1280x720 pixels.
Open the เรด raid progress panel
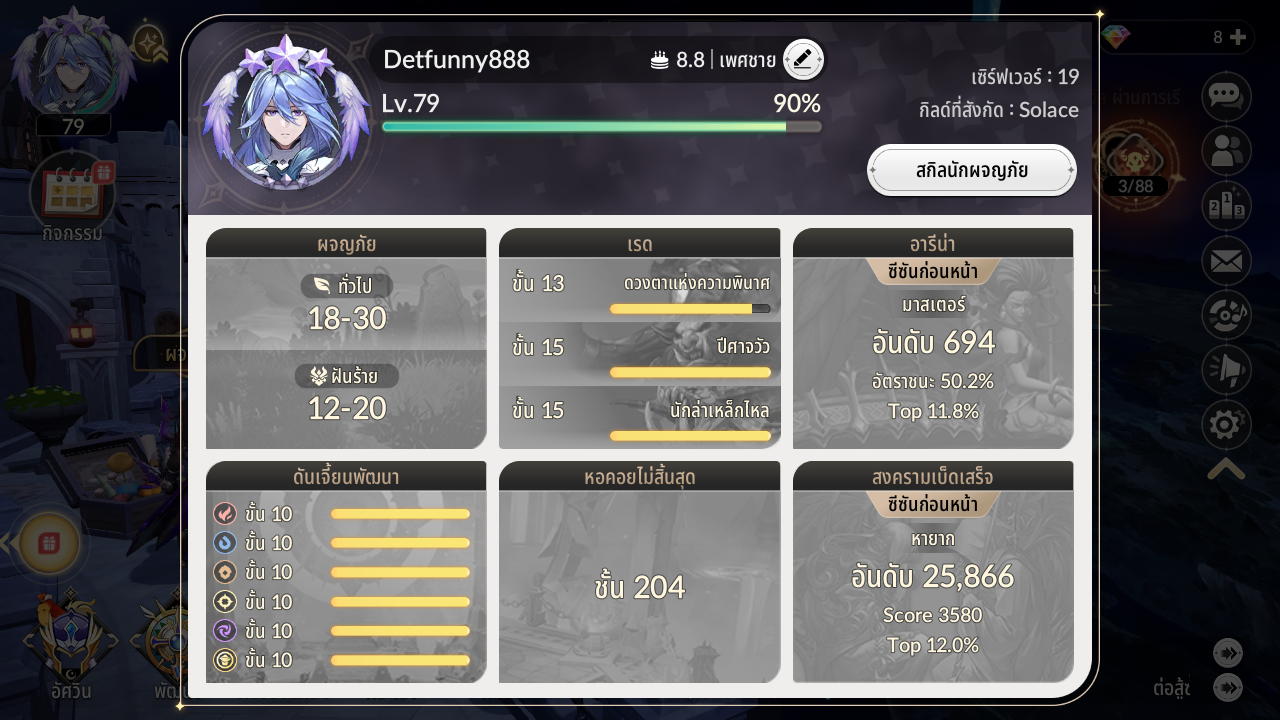click(x=639, y=339)
